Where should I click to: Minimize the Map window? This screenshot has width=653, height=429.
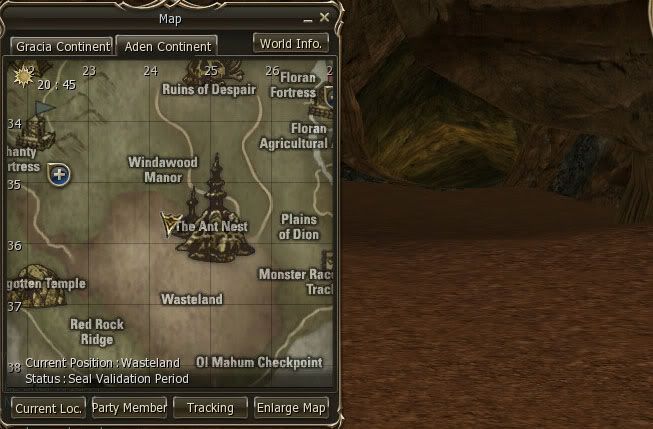(308, 18)
